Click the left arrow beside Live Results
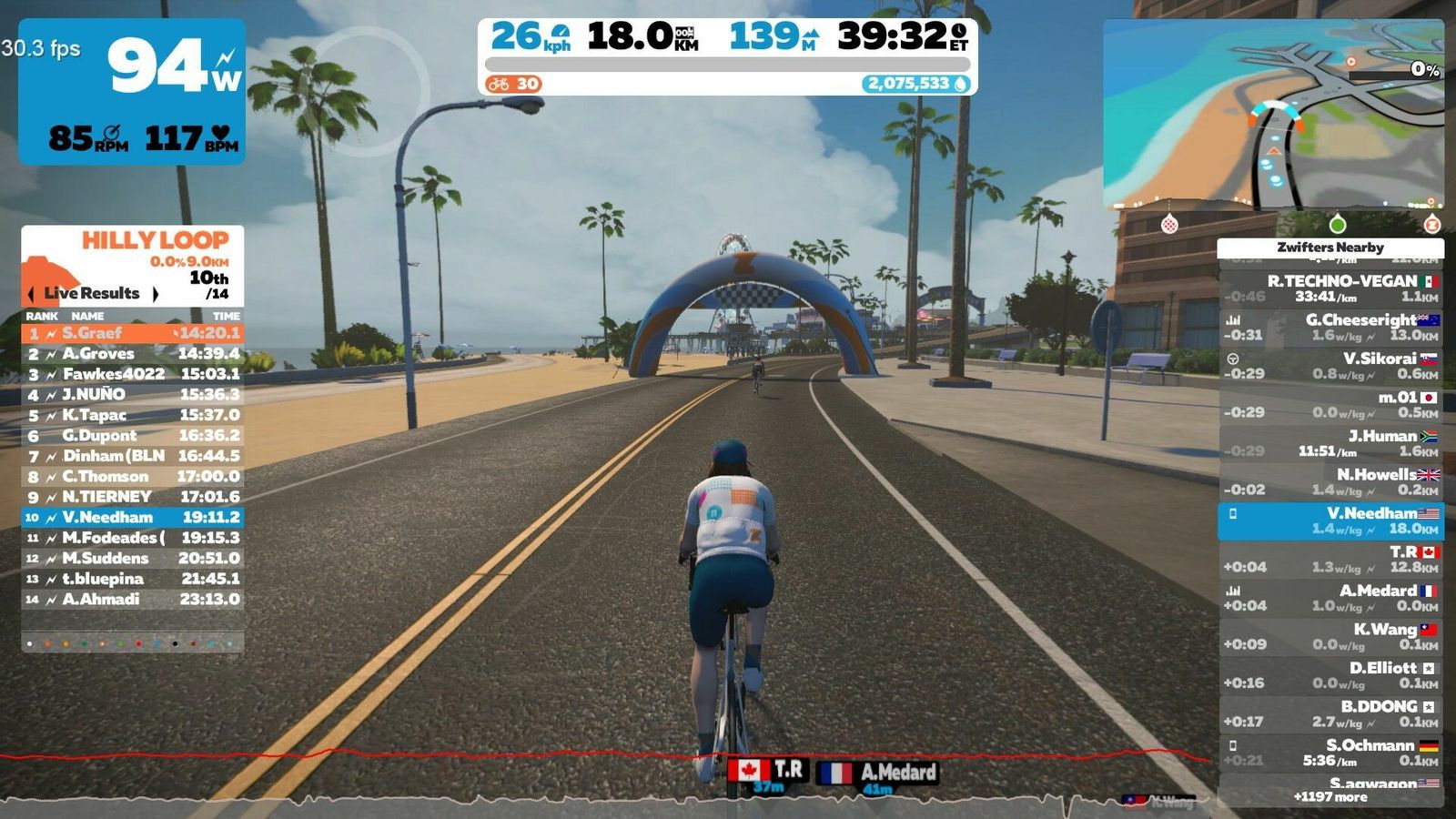 32,294
